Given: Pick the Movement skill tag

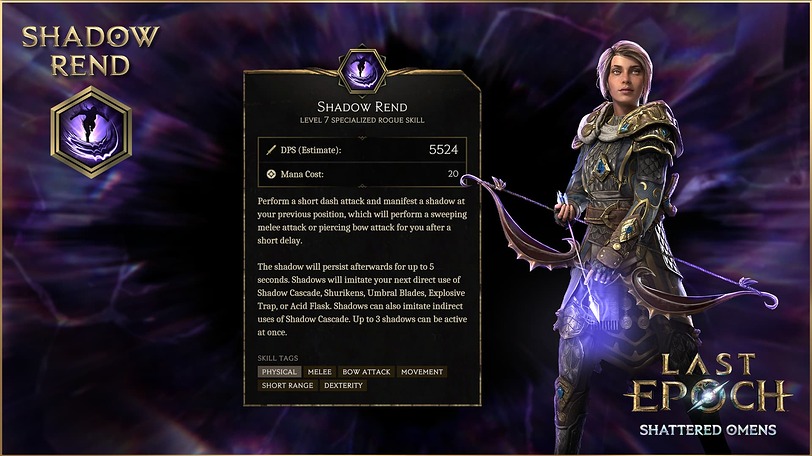Looking at the screenshot, I should click(x=421, y=372).
